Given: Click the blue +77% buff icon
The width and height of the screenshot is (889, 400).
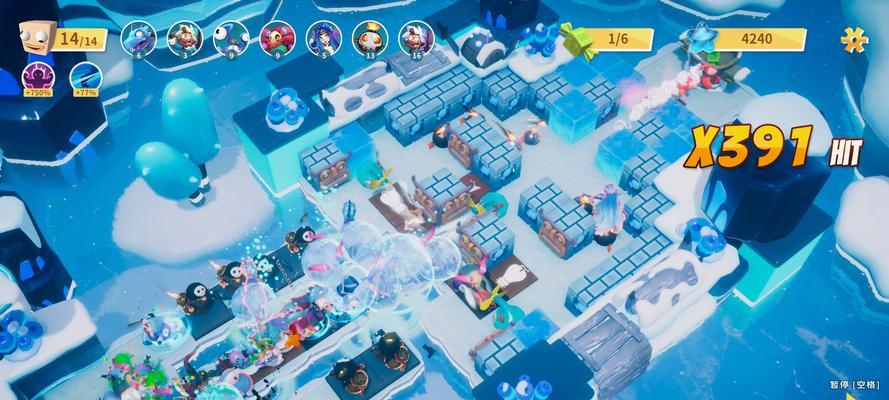Looking at the screenshot, I should click(x=85, y=76).
